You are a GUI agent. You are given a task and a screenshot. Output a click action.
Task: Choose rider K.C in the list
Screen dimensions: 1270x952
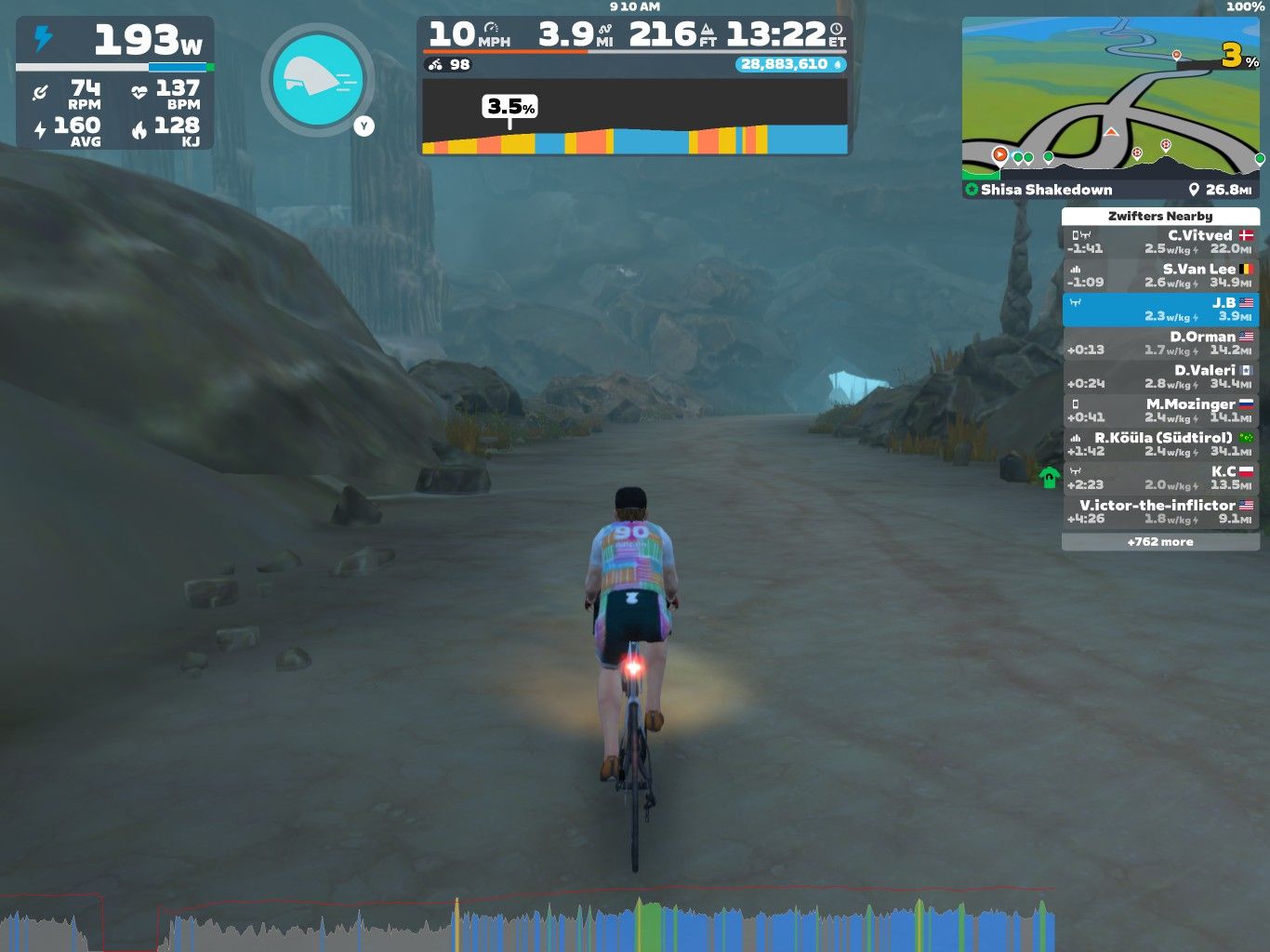(x=1160, y=478)
